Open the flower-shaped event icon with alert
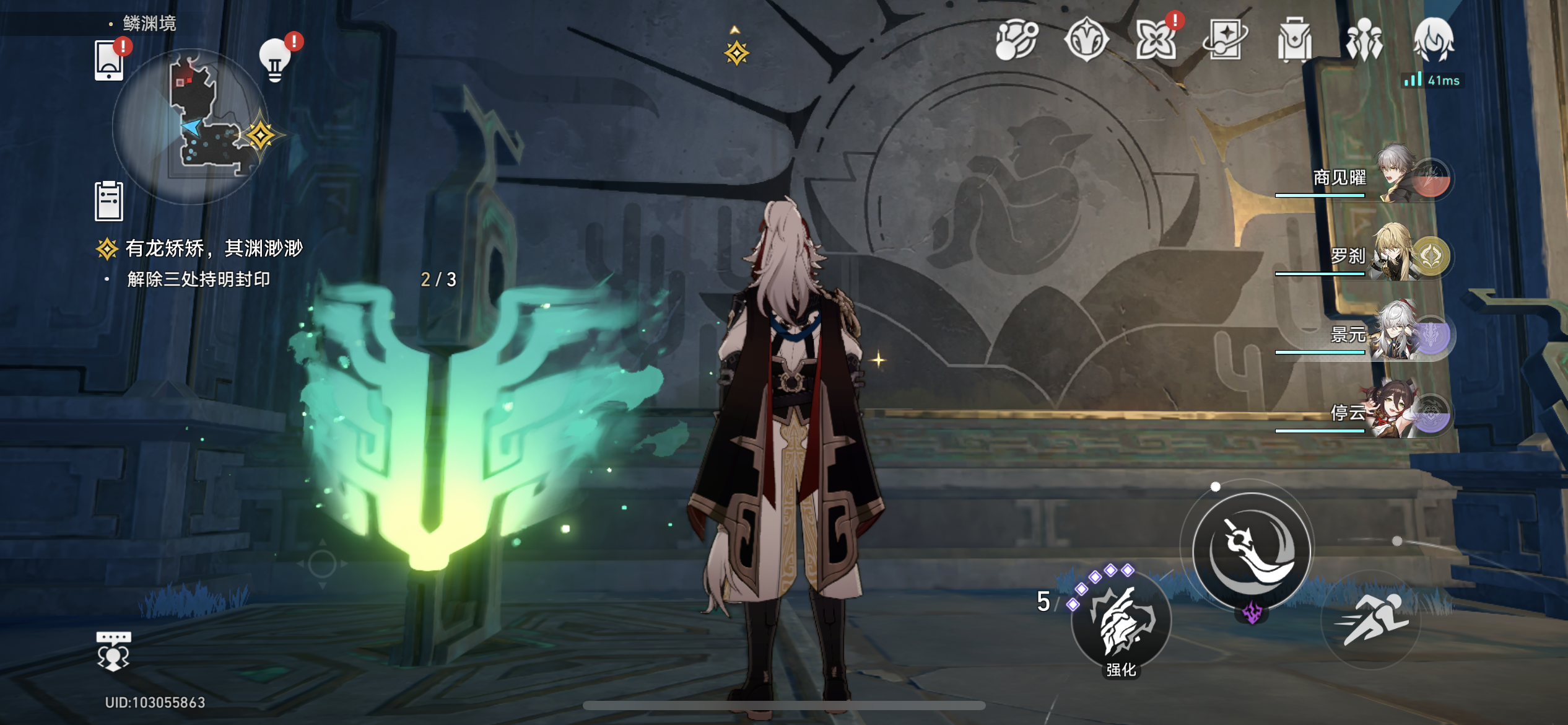This screenshot has height=725, width=1568. tap(1156, 41)
